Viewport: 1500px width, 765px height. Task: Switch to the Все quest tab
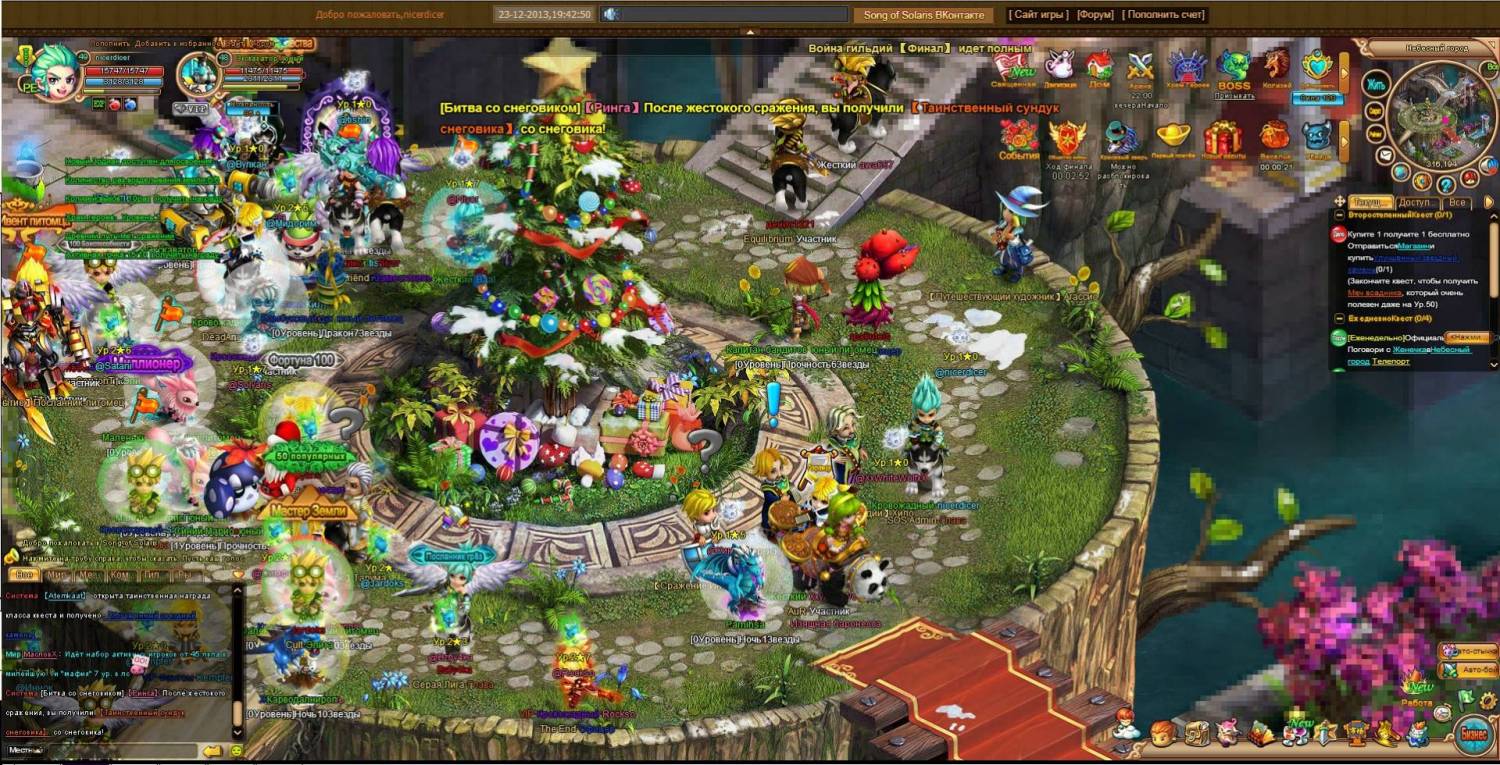1458,203
